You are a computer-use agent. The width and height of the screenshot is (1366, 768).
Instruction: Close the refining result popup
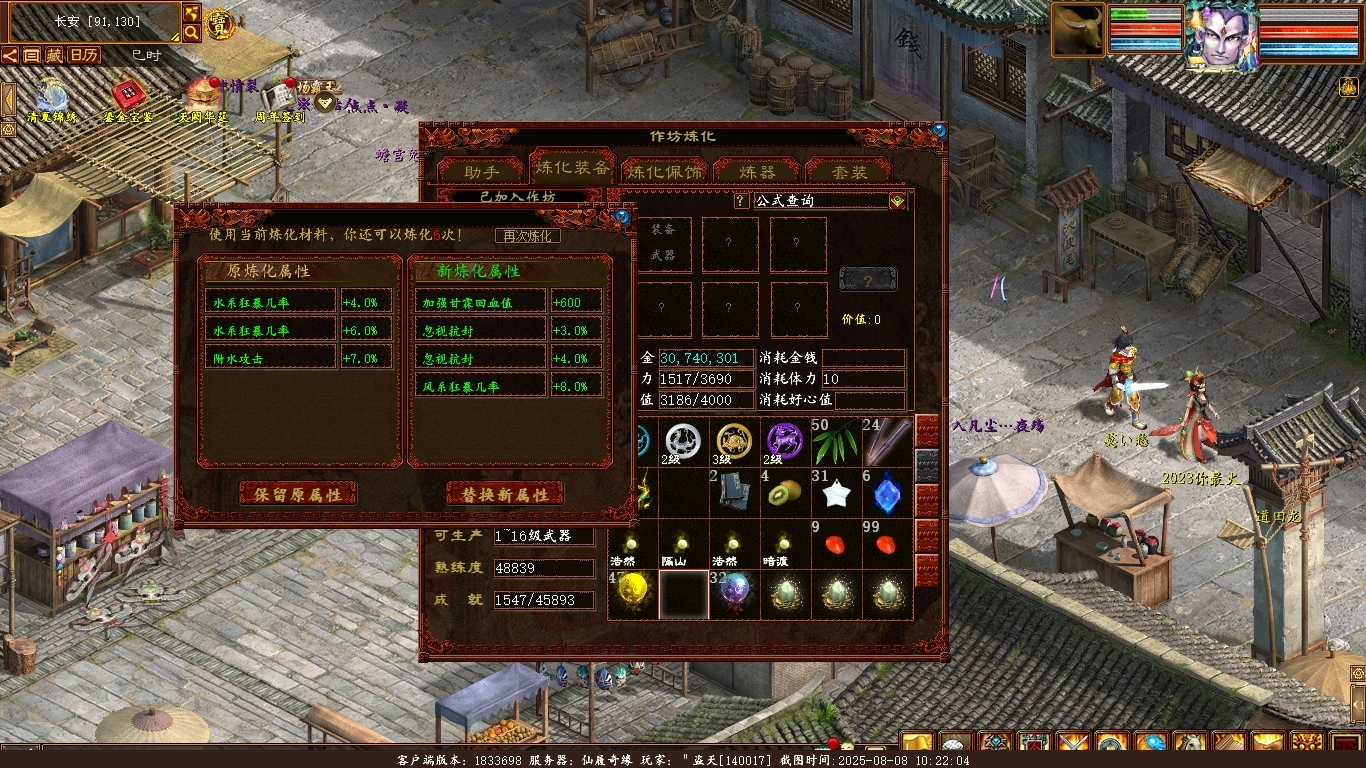click(622, 216)
